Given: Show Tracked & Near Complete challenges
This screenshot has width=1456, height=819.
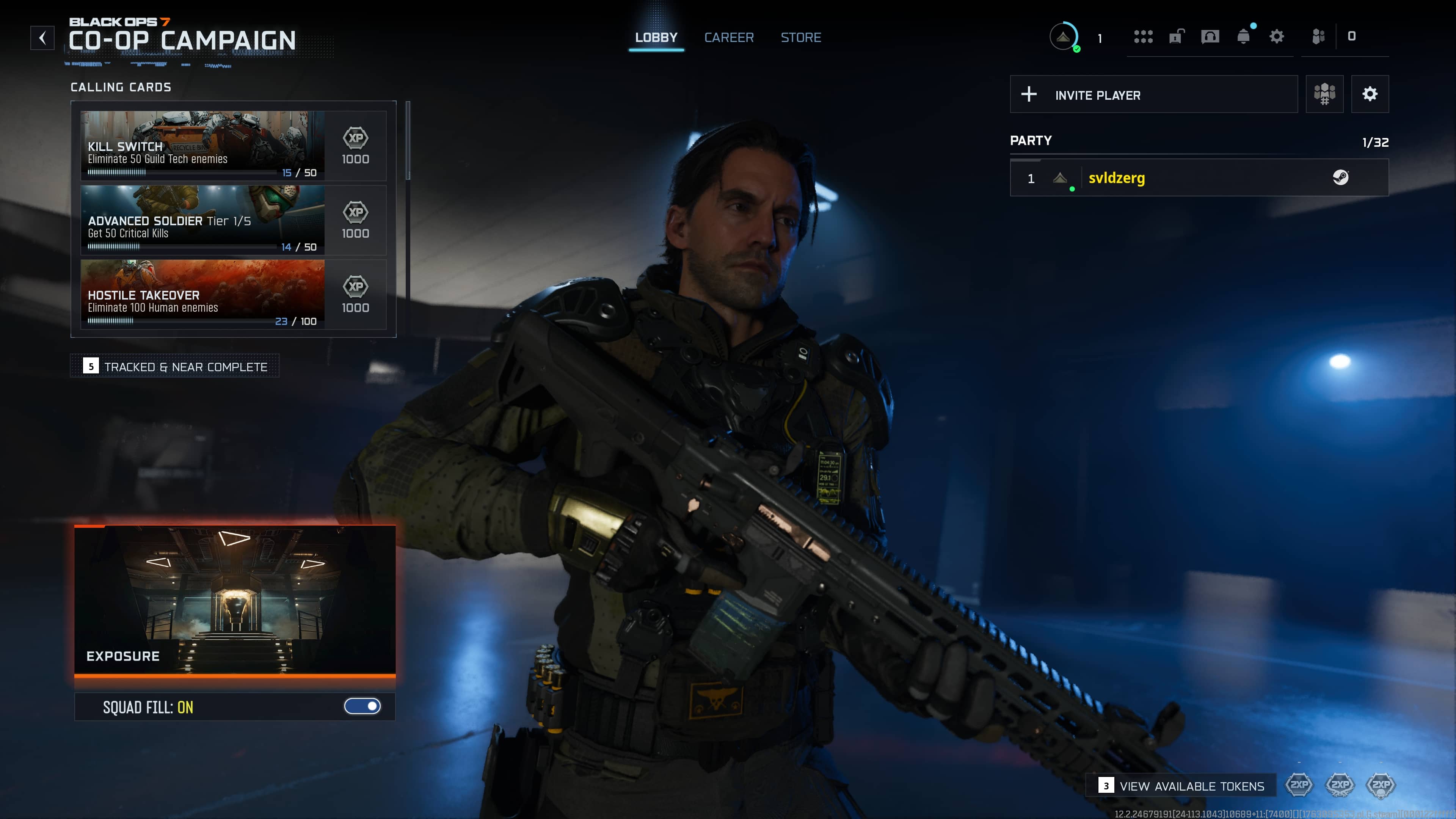Looking at the screenshot, I should click(x=175, y=366).
